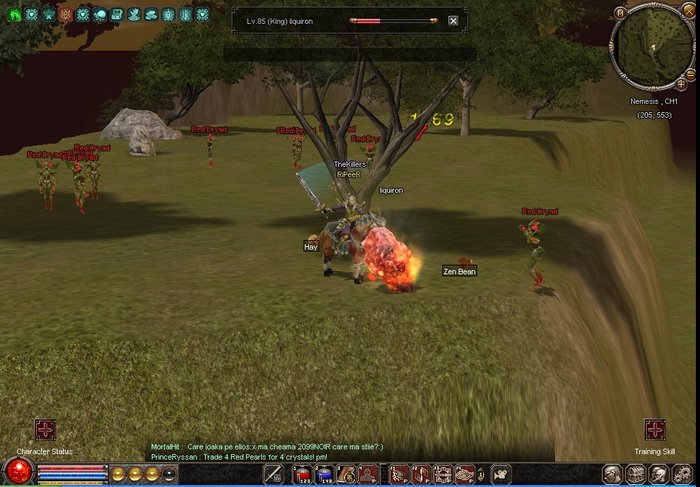Select the red leaf buff icon
700x487 pixels.
pos(65,15)
